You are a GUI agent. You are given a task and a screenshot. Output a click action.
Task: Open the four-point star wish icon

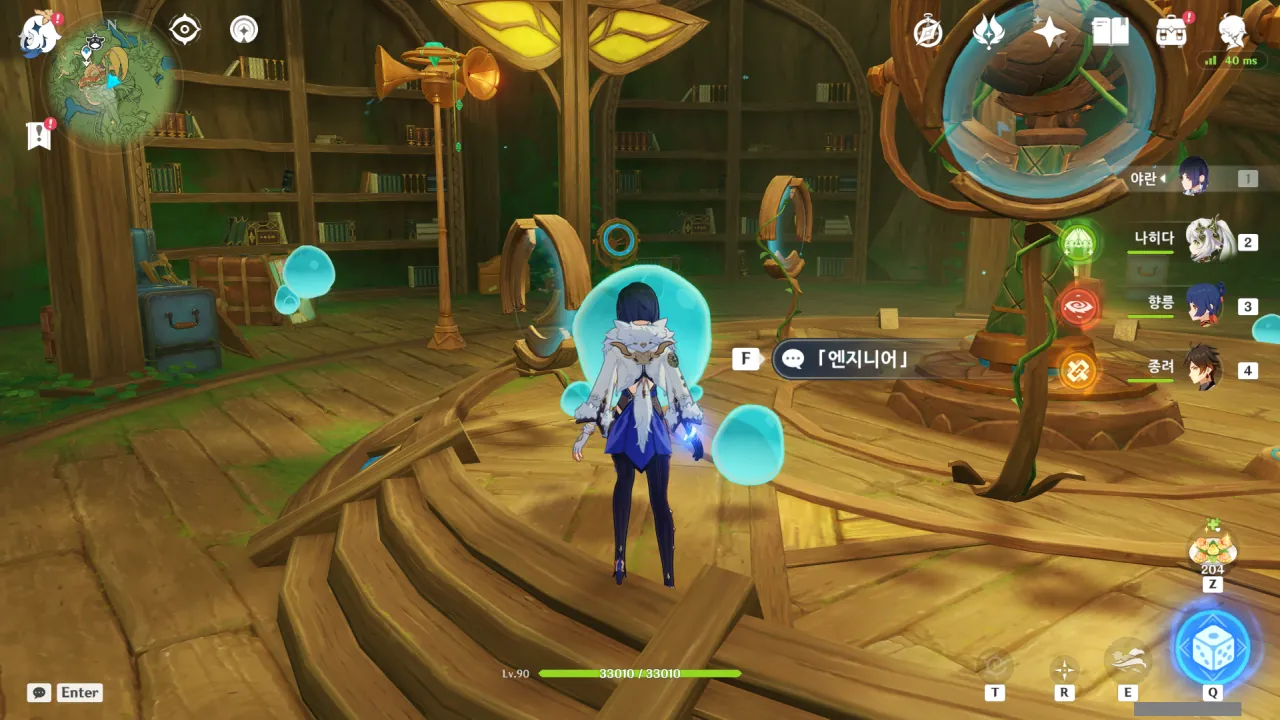(1049, 33)
